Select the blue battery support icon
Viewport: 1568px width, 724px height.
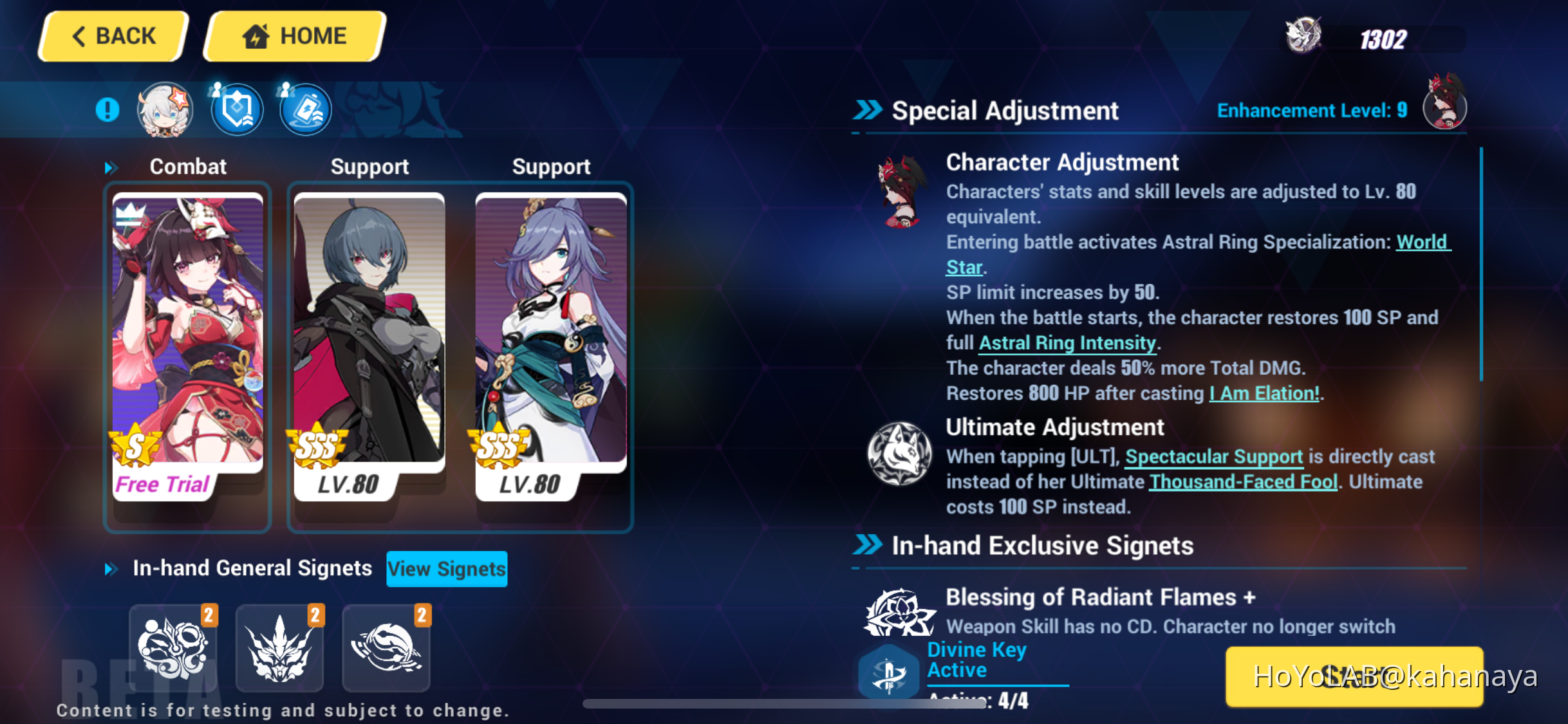(x=305, y=109)
